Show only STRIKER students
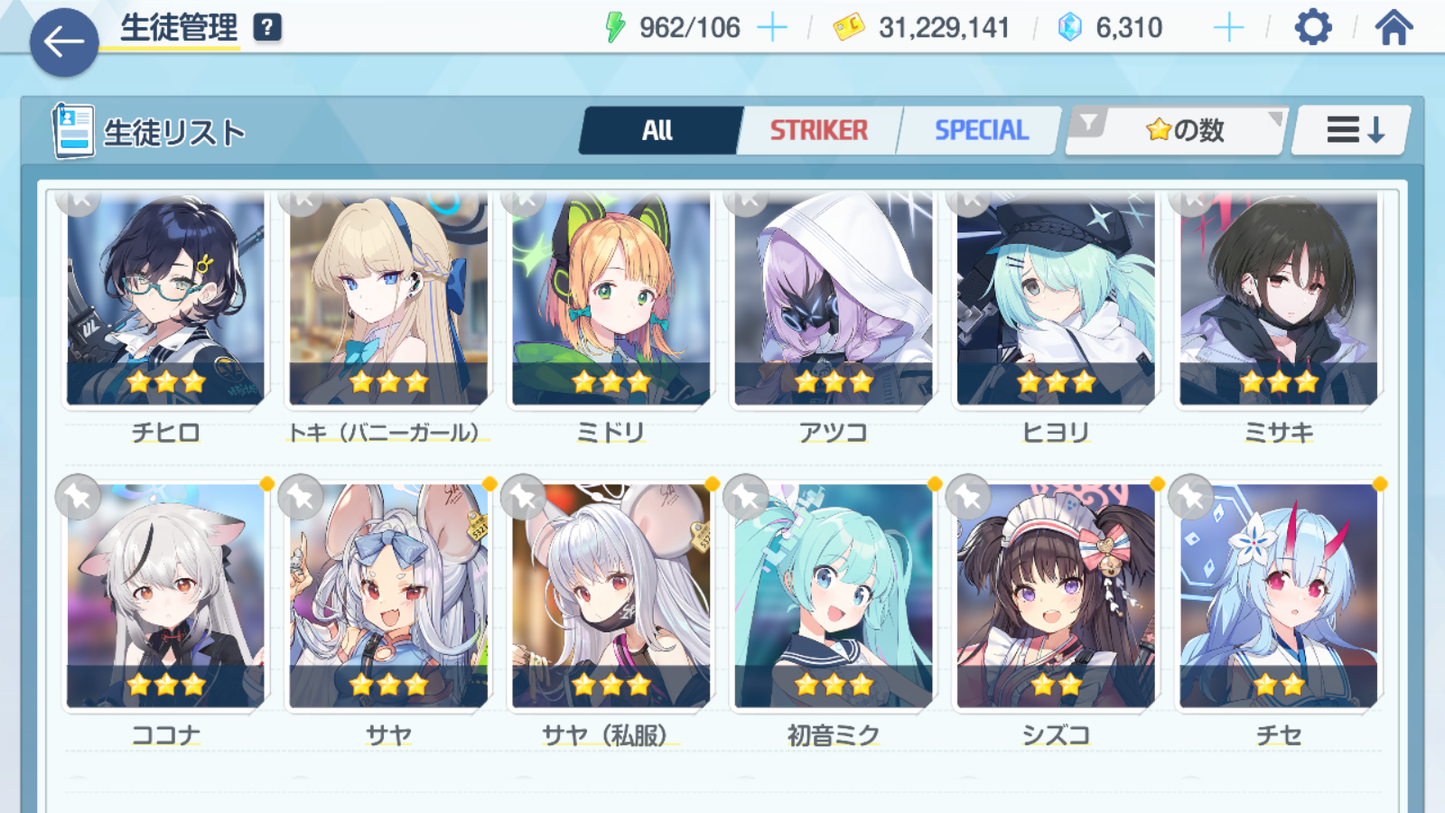The width and height of the screenshot is (1445, 813). pyautogui.click(x=818, y=130)
